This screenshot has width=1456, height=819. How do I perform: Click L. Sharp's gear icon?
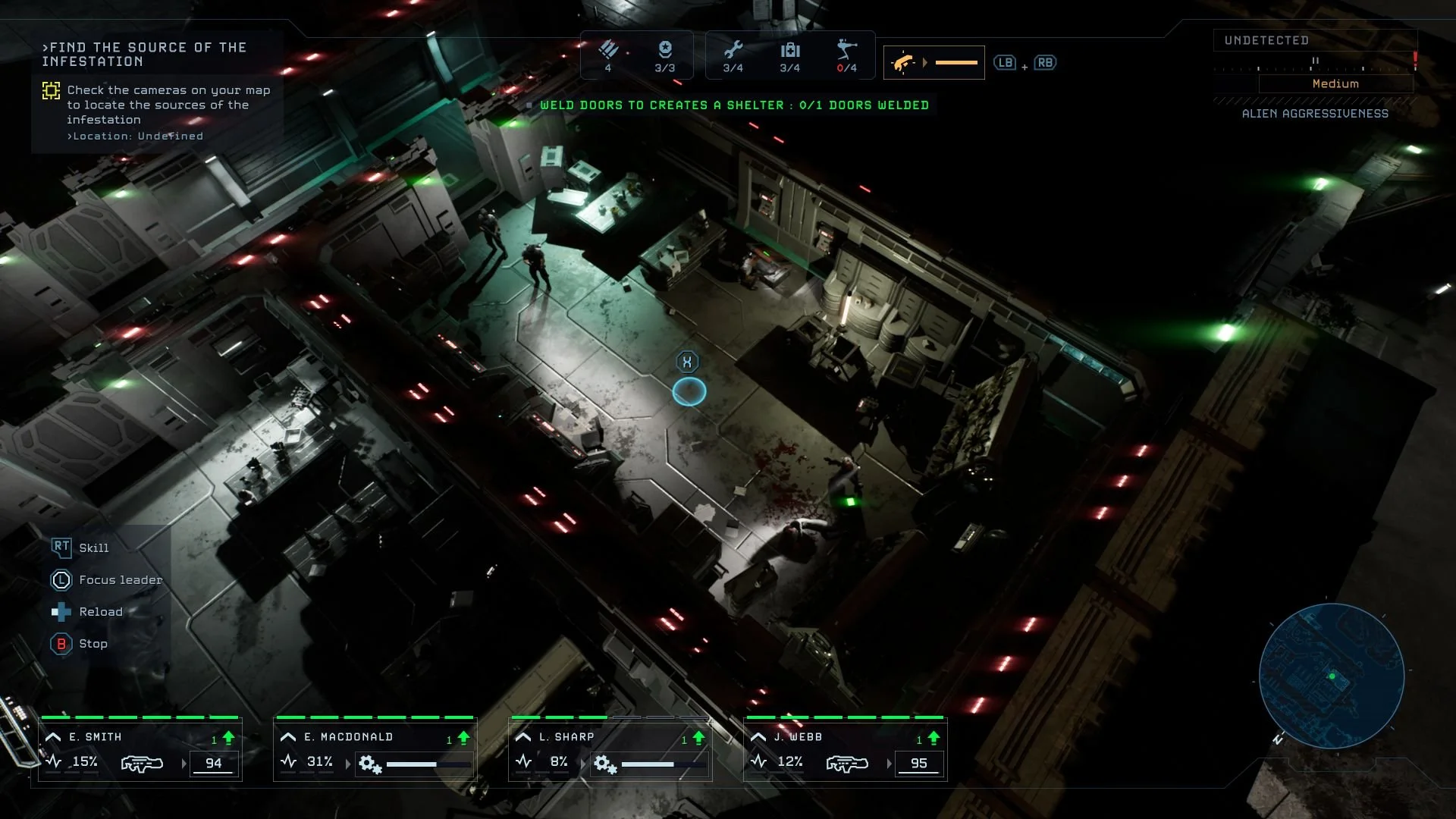(x=605, y=764)
